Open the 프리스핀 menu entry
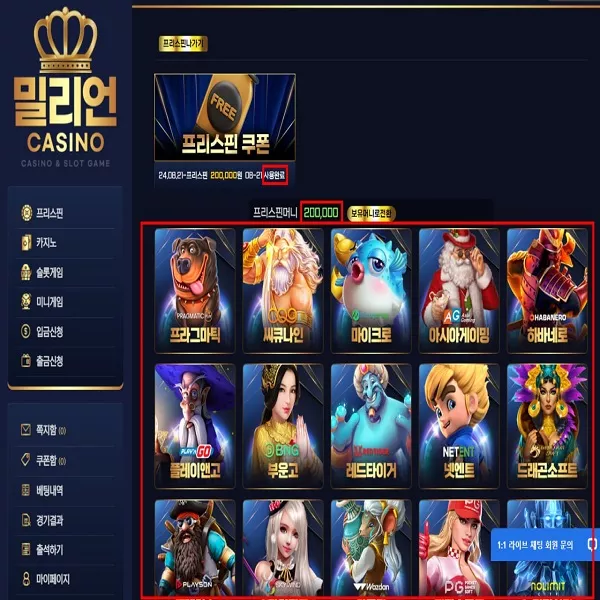This screenshot has width=600, height=600. click(49, 213)
